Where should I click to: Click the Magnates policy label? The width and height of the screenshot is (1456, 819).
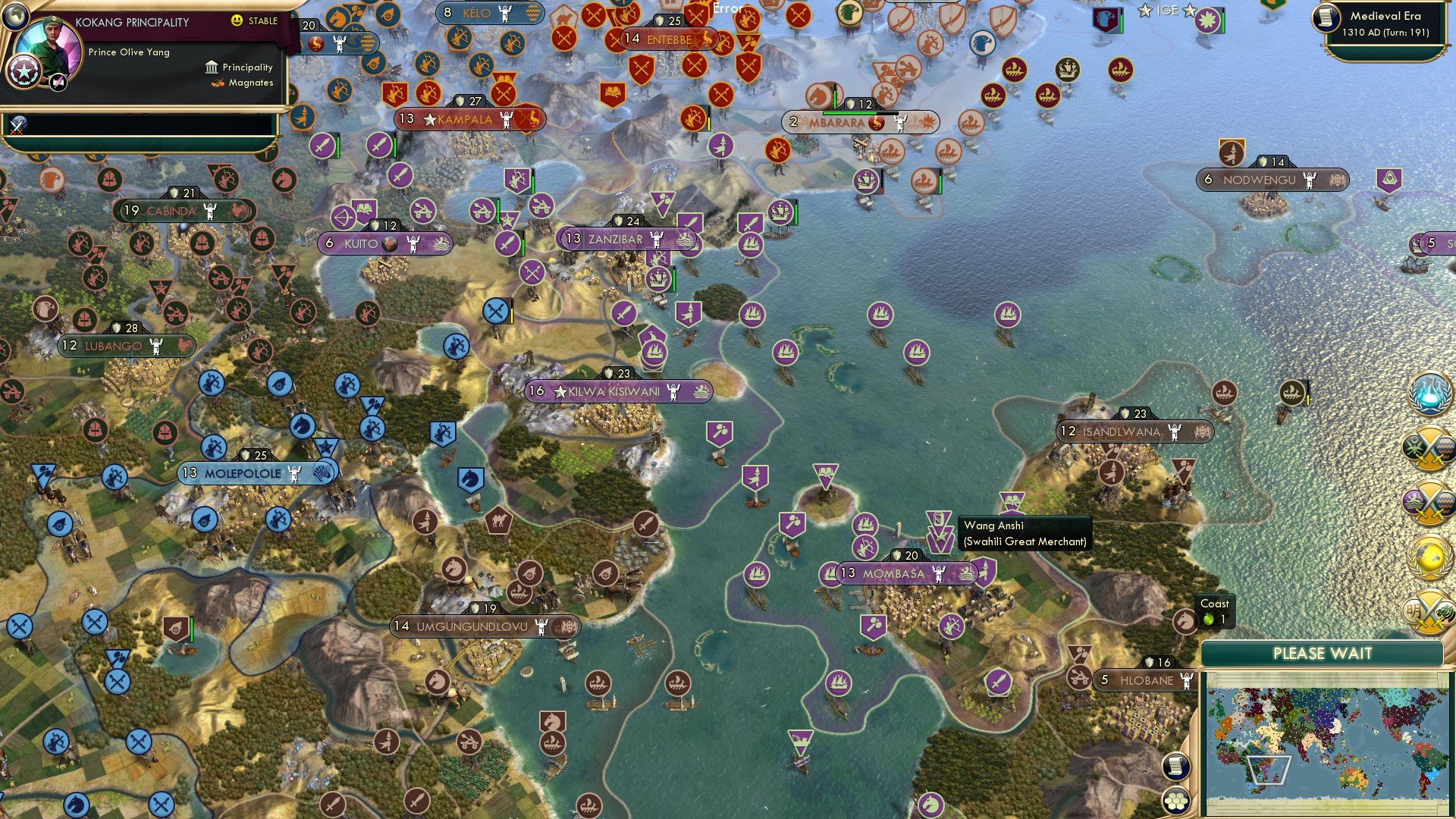pyautogui.click(x=250, y=83)
